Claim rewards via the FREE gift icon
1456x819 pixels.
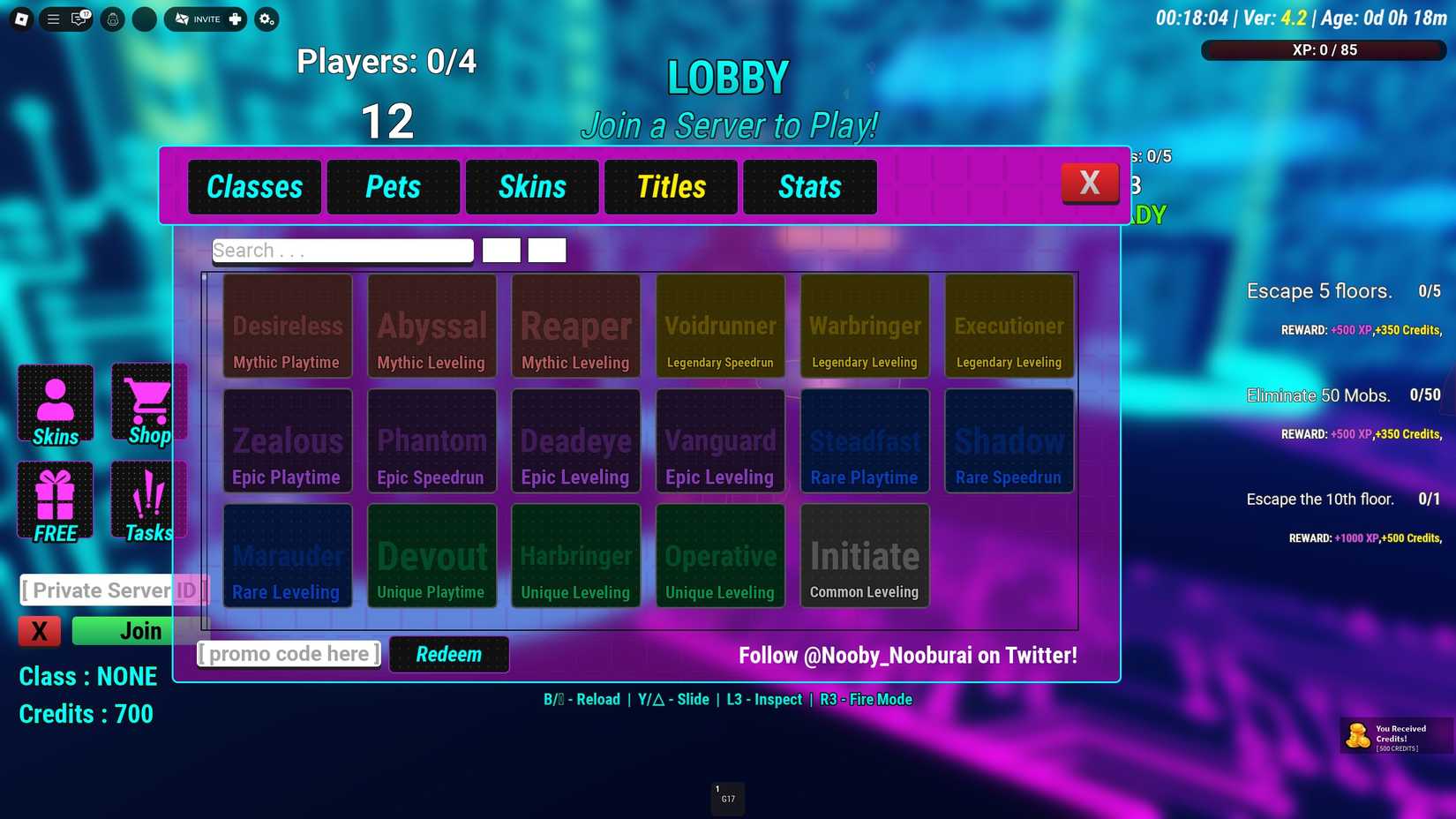point(55,500)
